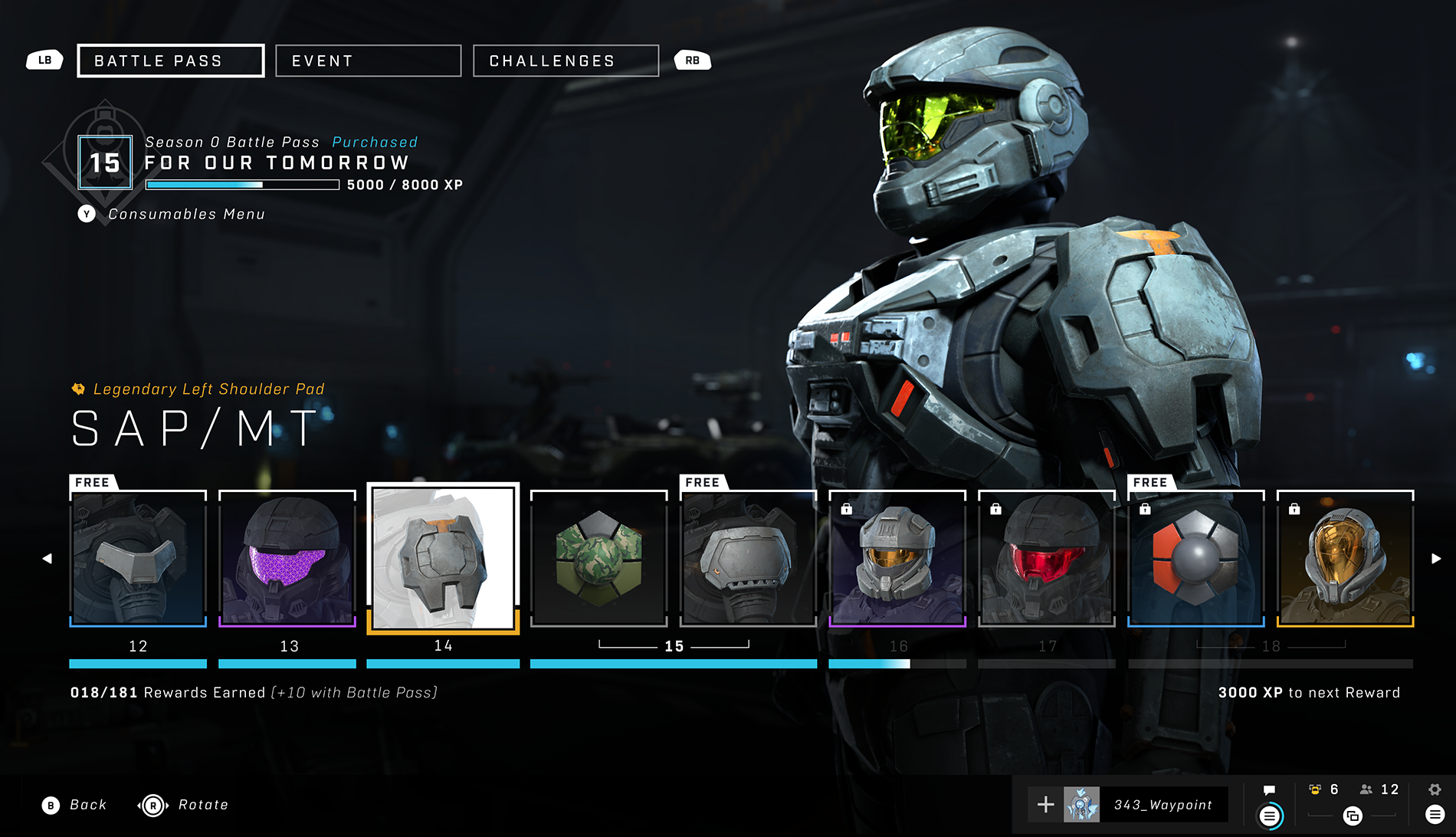Select the tier 12 free reward tile
1456x837 pixels.
click(138, 558)
